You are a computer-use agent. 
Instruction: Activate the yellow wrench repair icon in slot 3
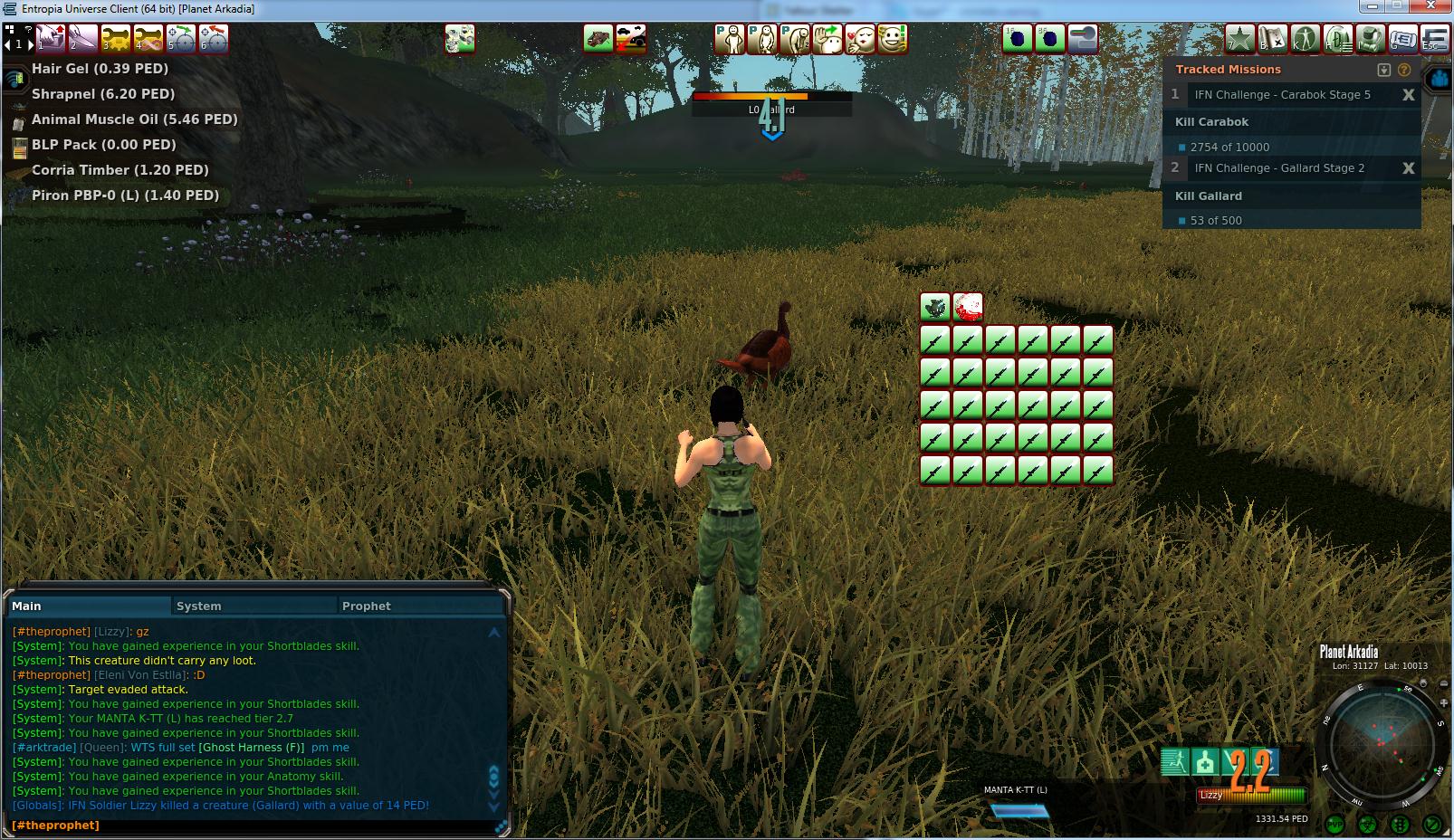click(x=116, y=39)
